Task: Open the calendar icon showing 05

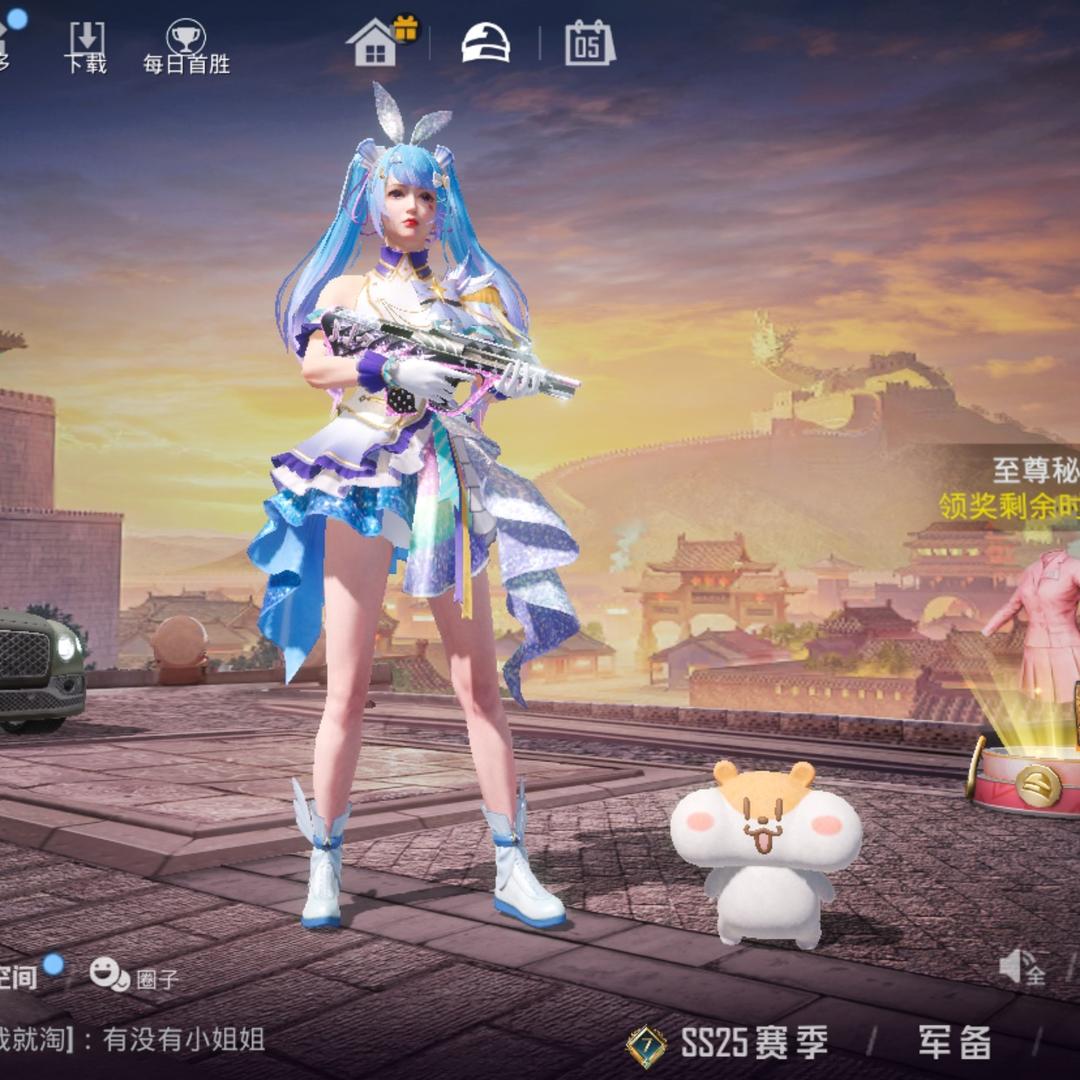Action: (x=589, y=43)
